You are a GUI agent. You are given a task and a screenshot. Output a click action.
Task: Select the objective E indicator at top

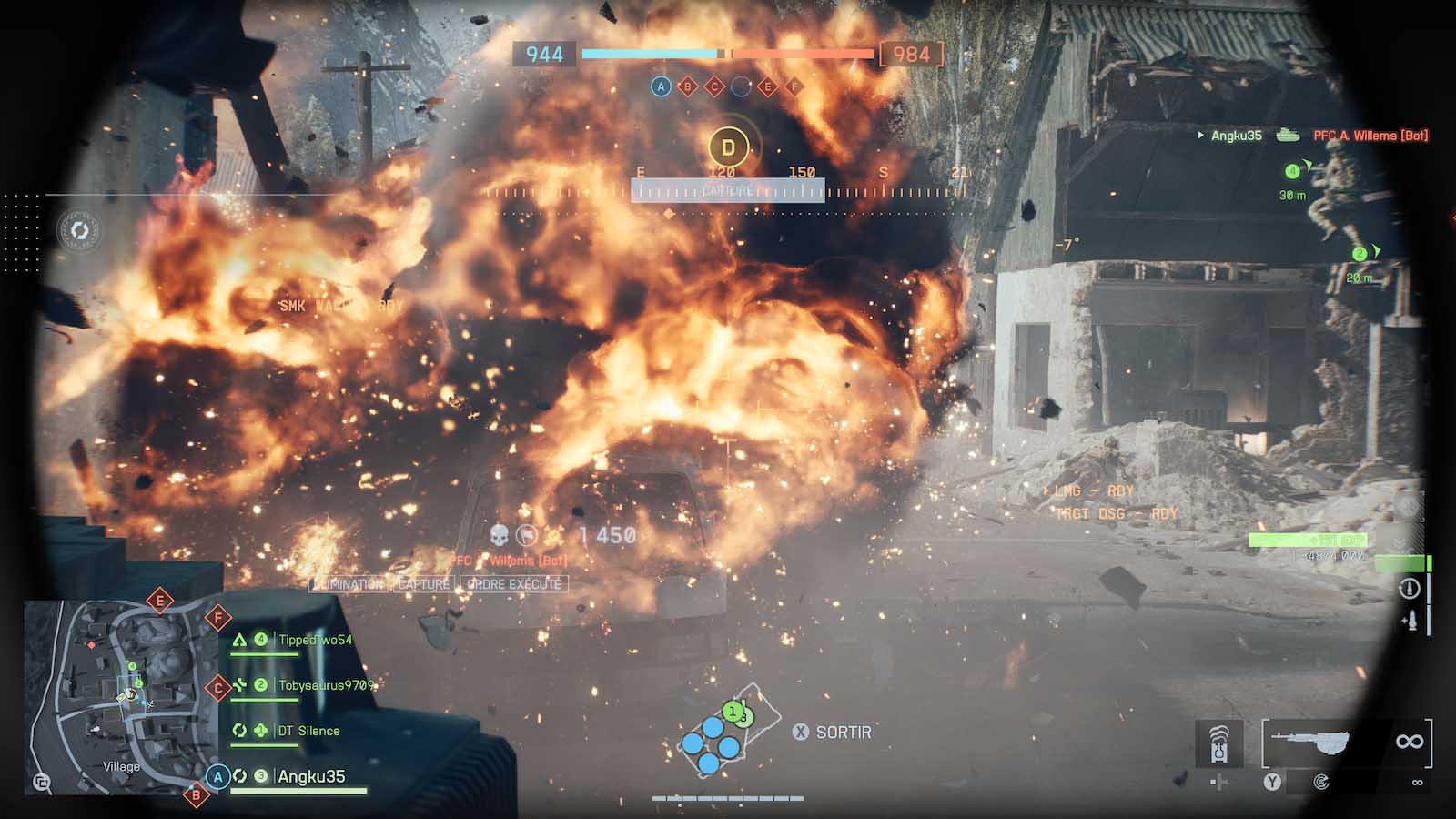pos(768,86)
